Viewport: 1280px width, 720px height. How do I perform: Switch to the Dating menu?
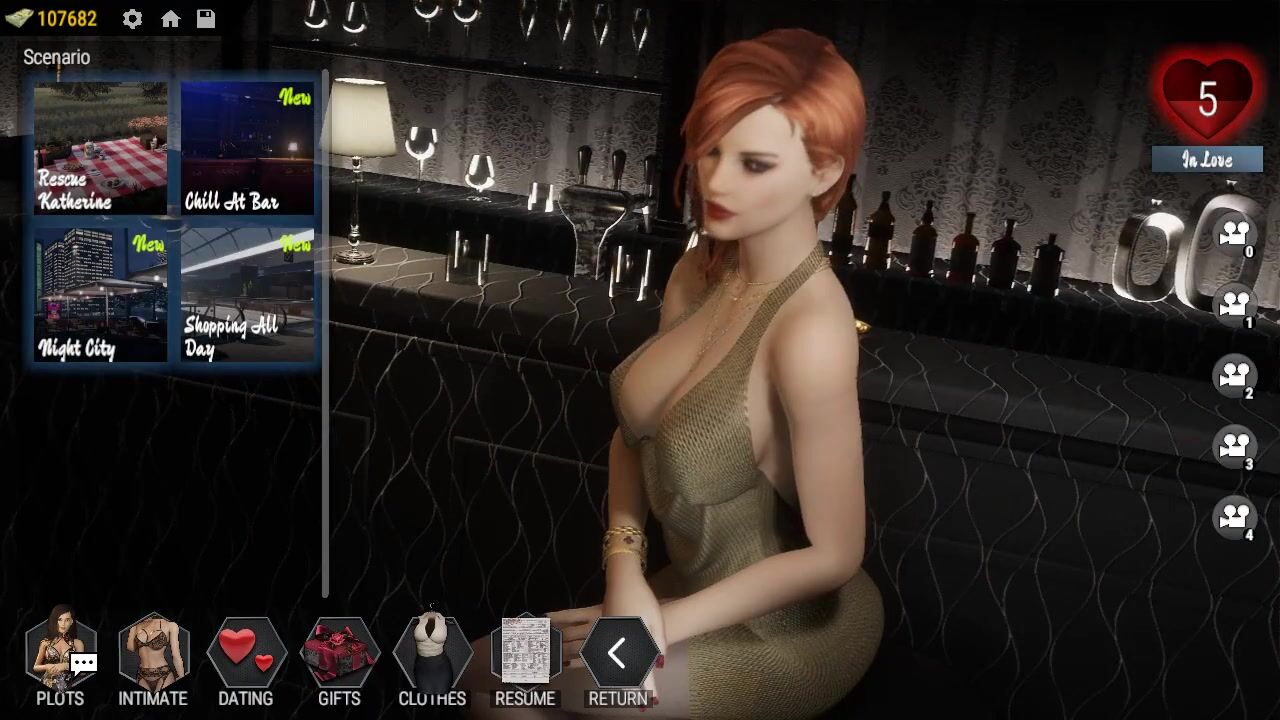tap(246, 660)
